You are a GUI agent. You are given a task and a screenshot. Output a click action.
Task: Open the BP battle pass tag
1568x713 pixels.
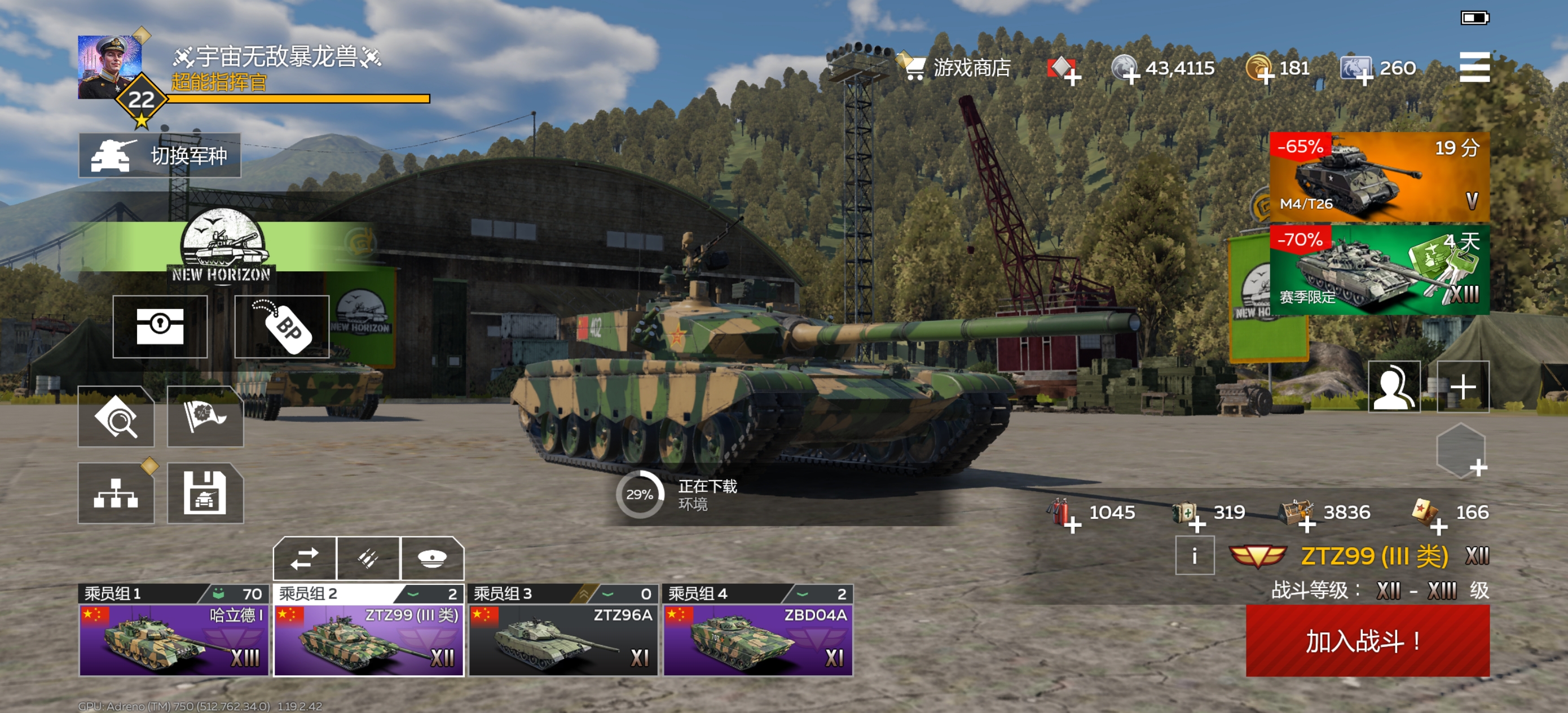pos(282,327)
